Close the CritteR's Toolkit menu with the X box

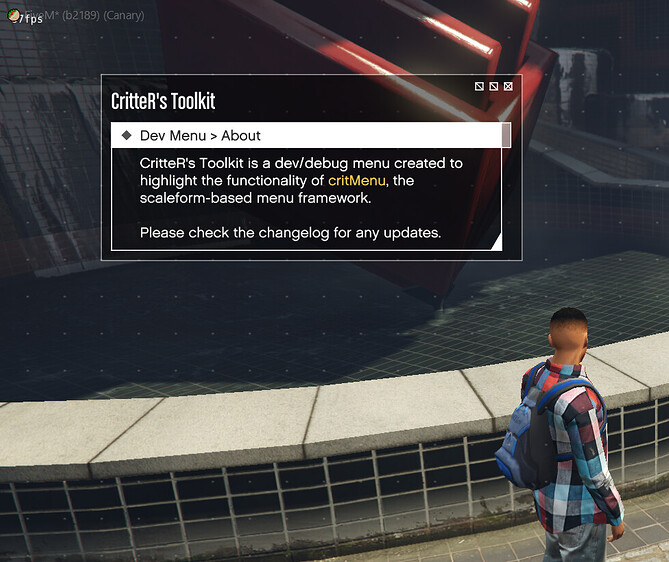point(508,87)
